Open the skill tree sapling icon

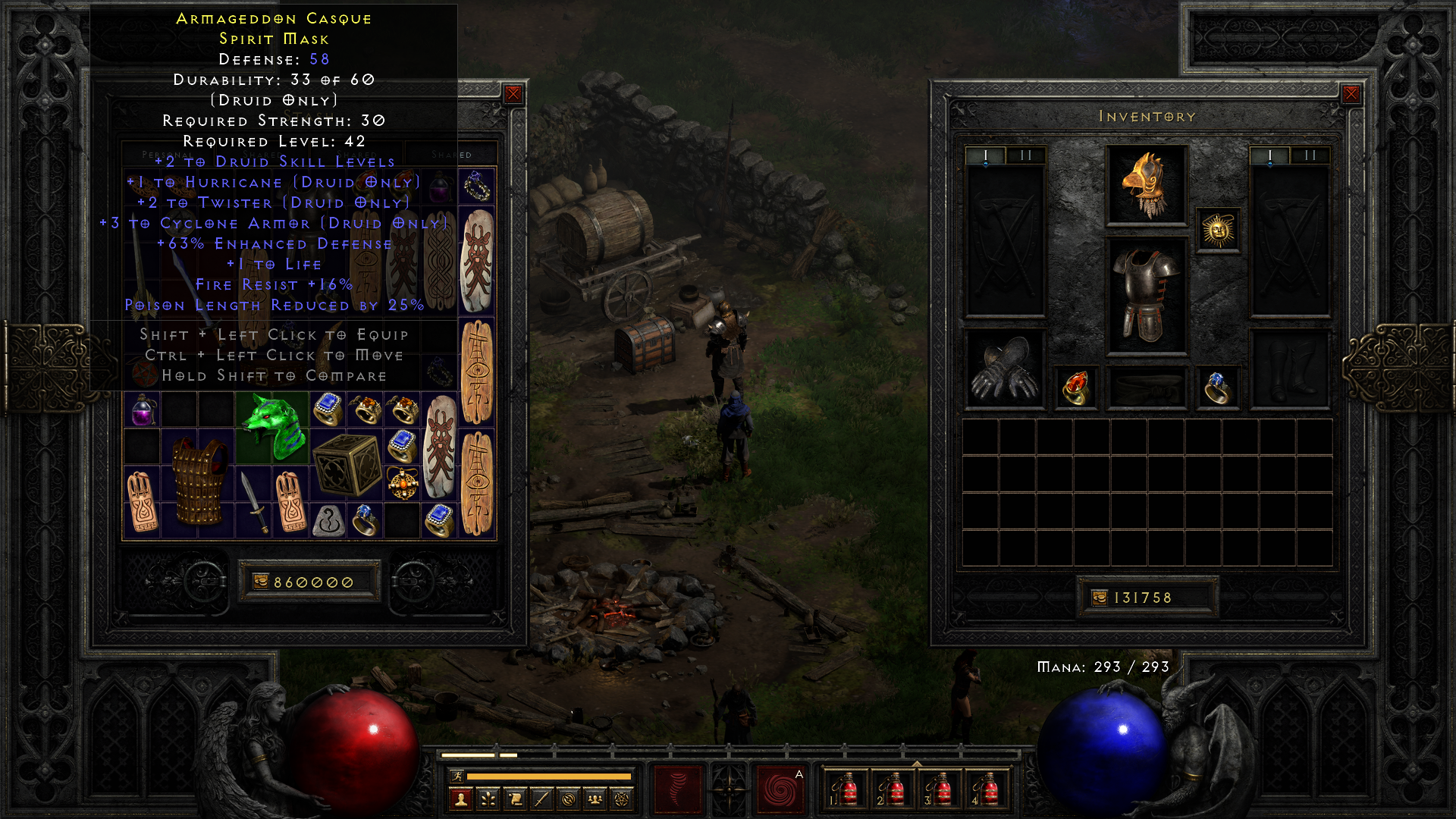488,800
